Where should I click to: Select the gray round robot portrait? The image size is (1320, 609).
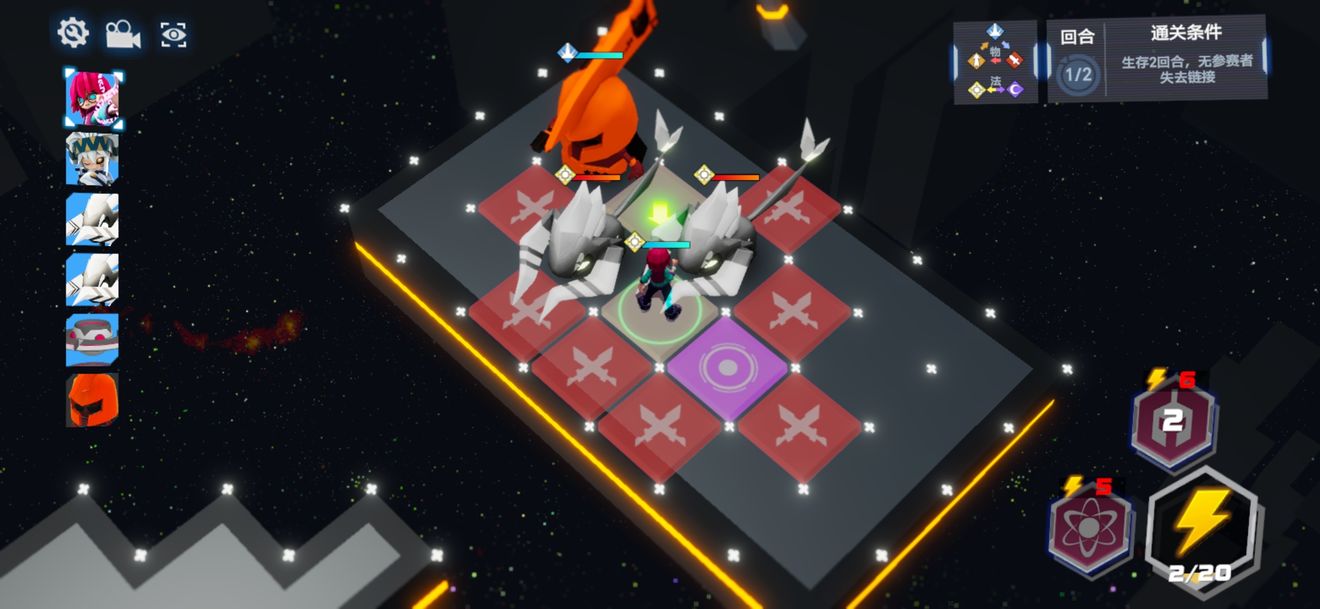93,339
